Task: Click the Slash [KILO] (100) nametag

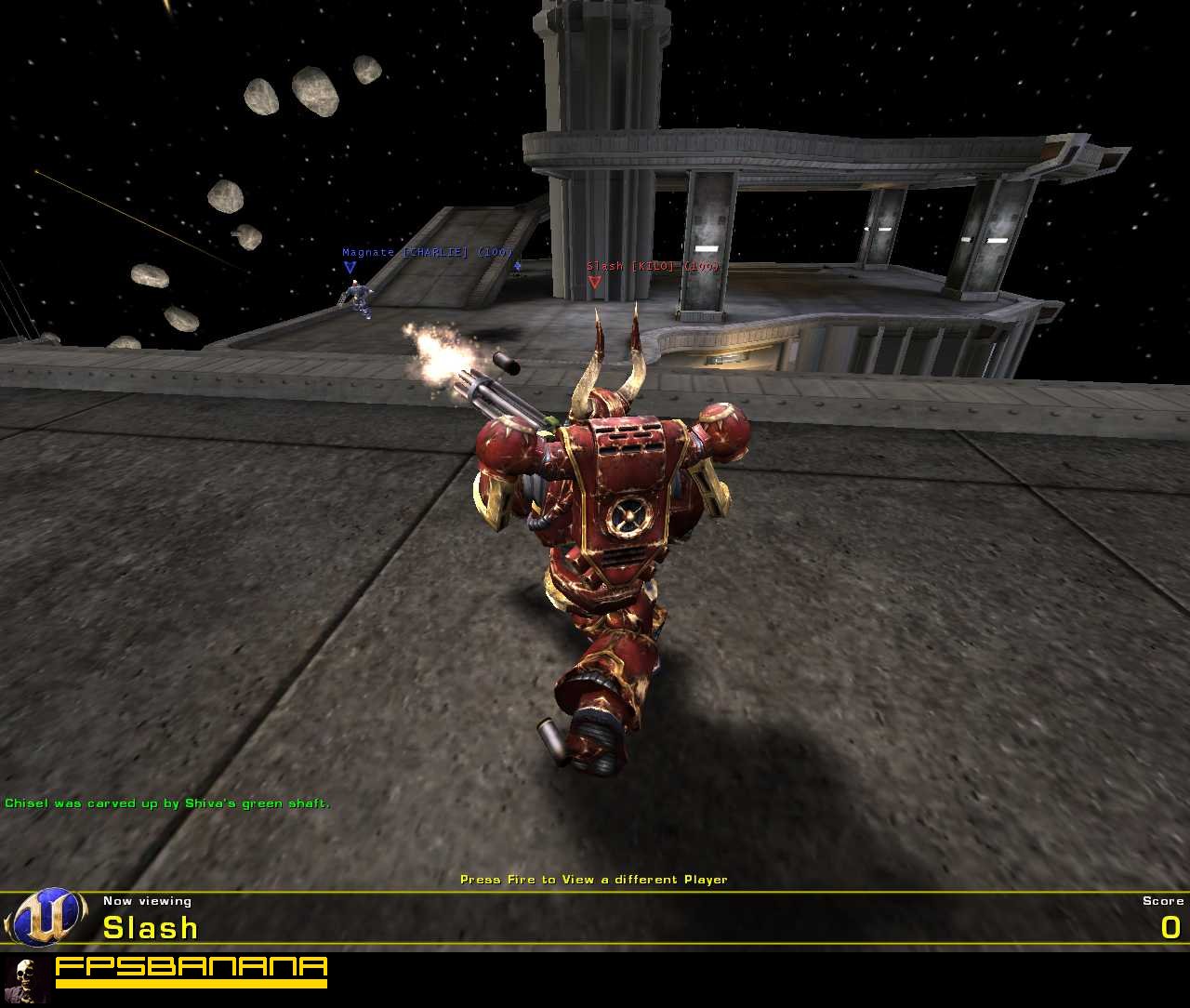Action: (652, 266)
